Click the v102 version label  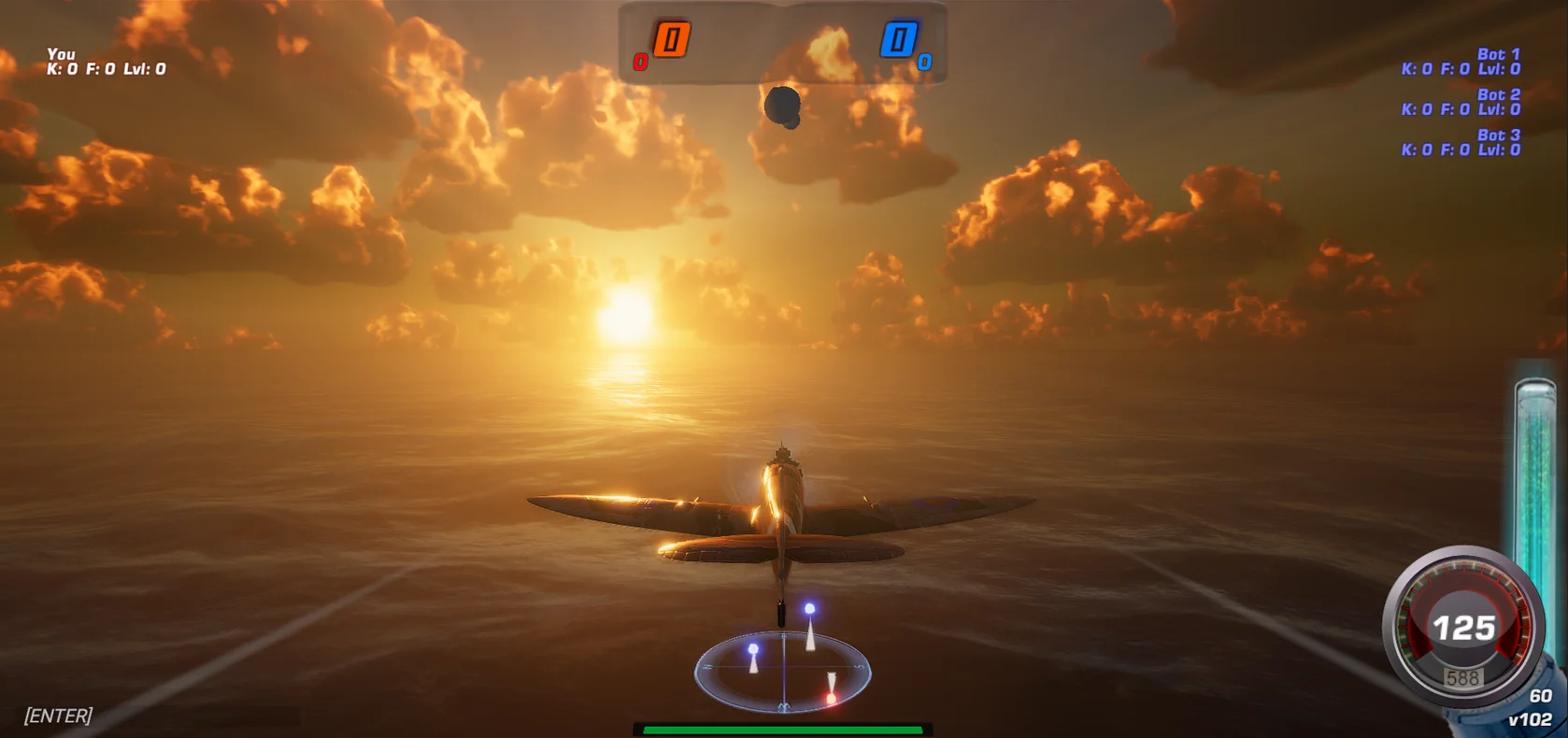(1531, 718)
